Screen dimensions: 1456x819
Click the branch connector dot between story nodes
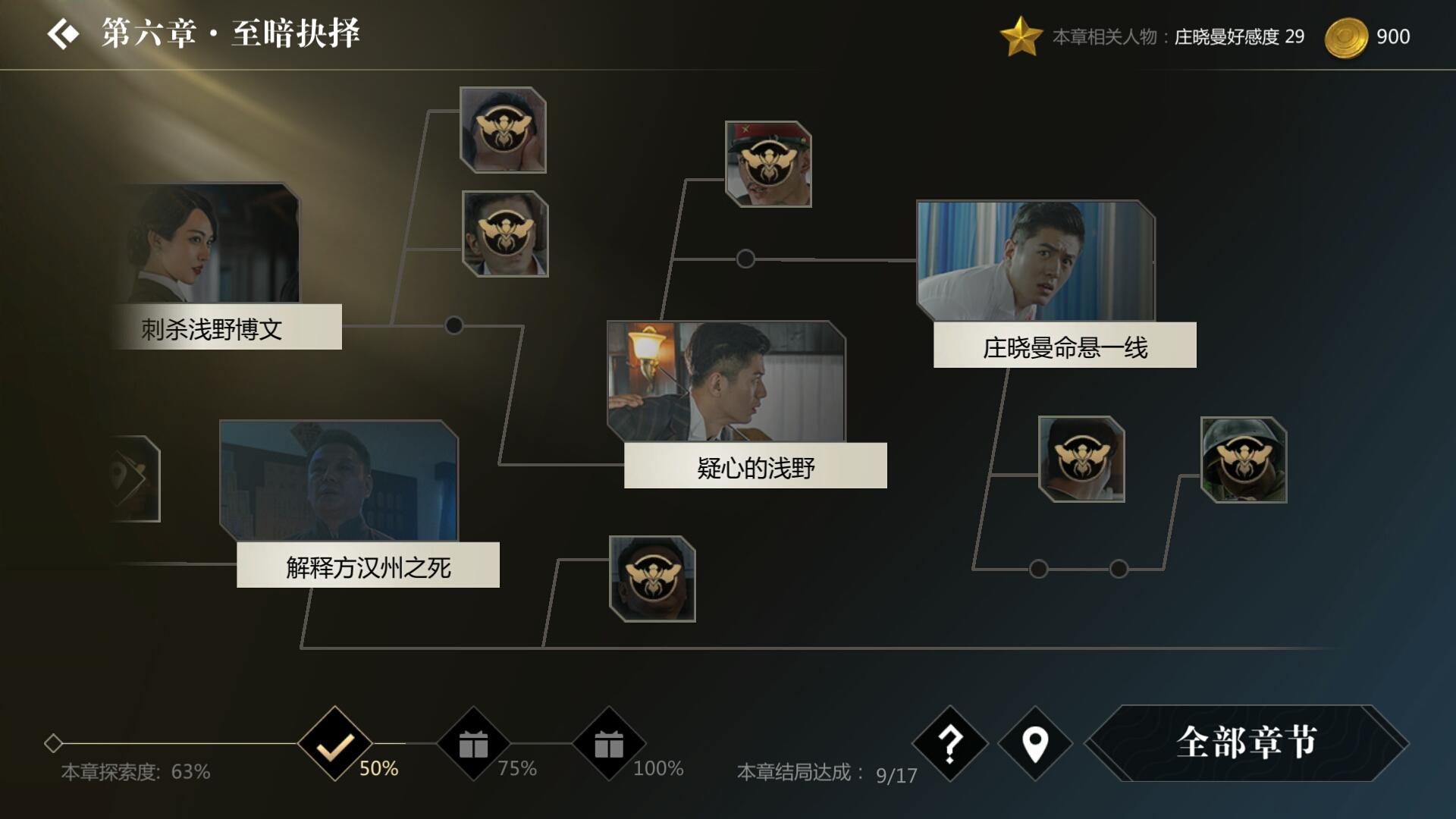point(453,323)
